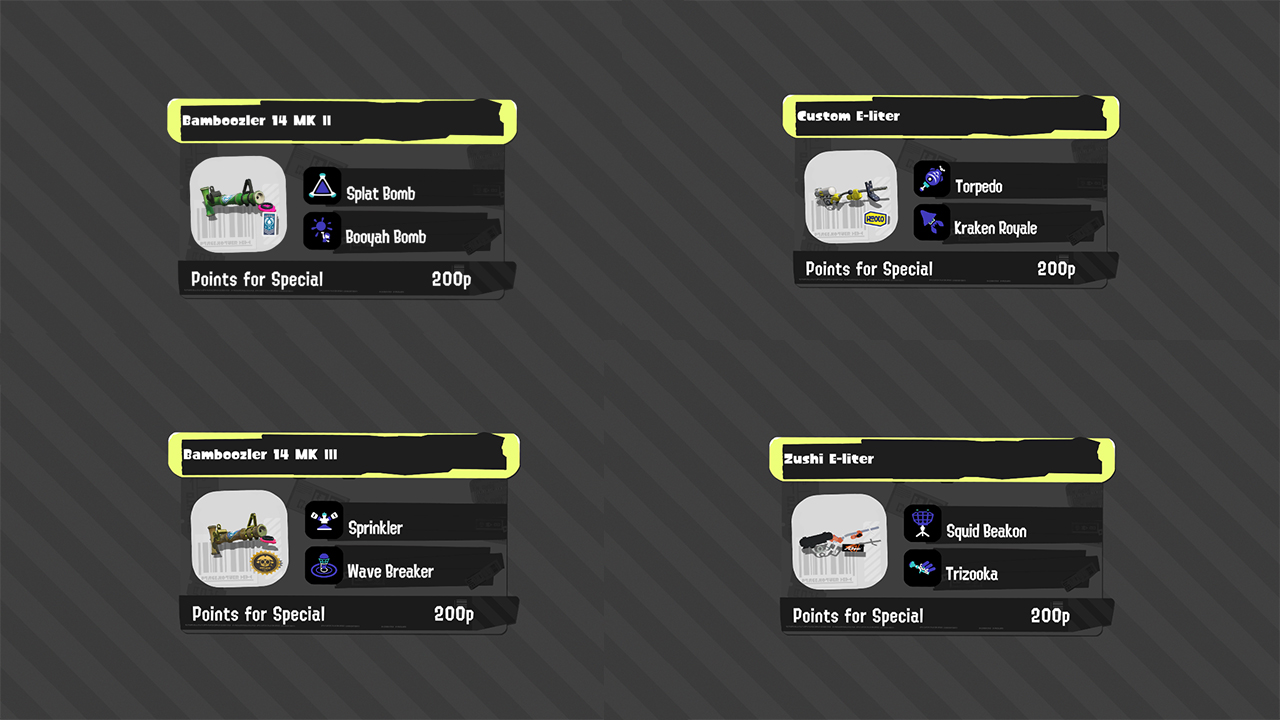This screenshot has width=1280, height=720.
Task: Select the Bamboozler 14 MK II title banner
Action: tap(340, 119)
